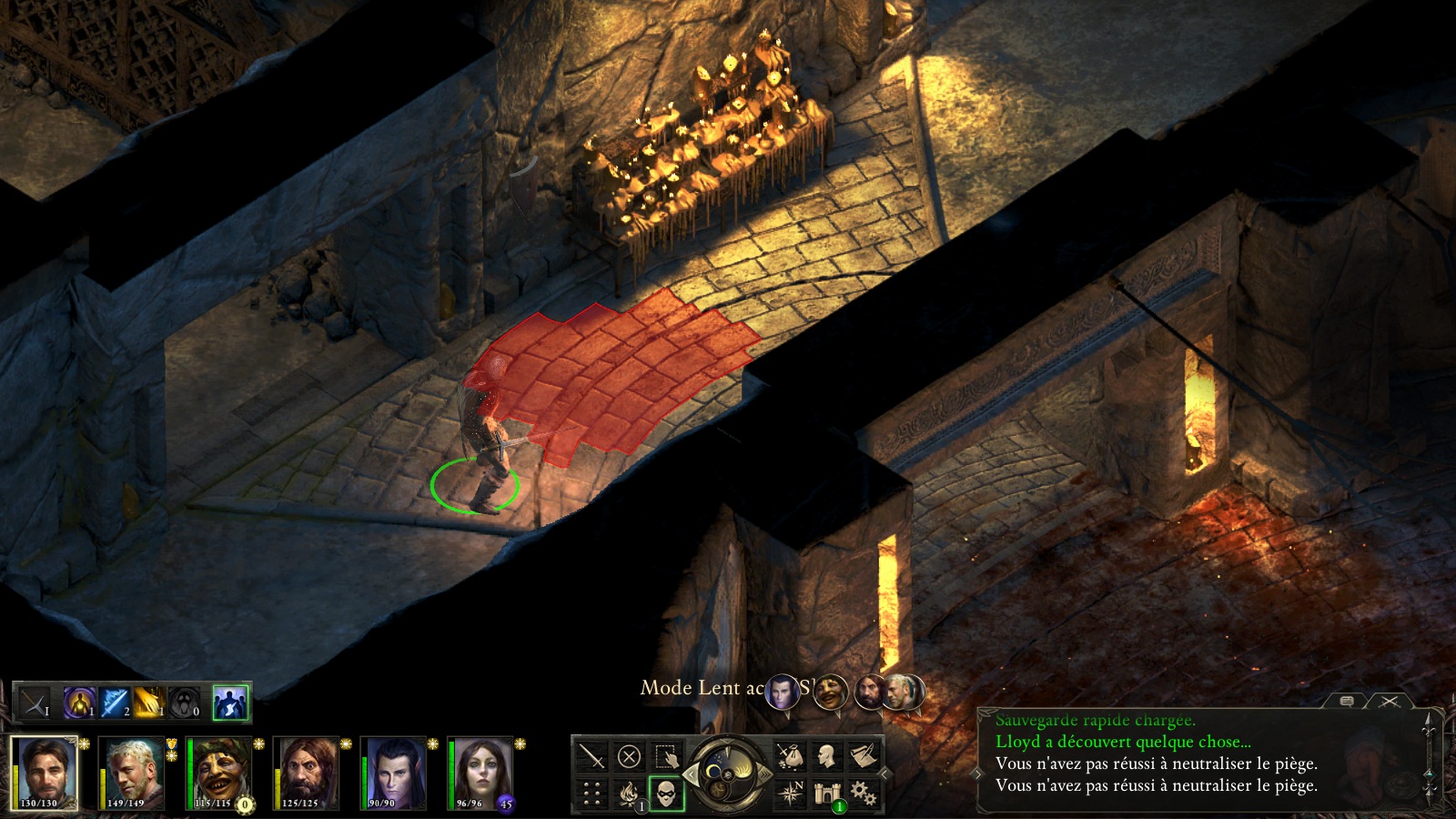Open the journal scroll and quill
Image resolution: width=1456 pixels, height=819 pixels.
863,756
